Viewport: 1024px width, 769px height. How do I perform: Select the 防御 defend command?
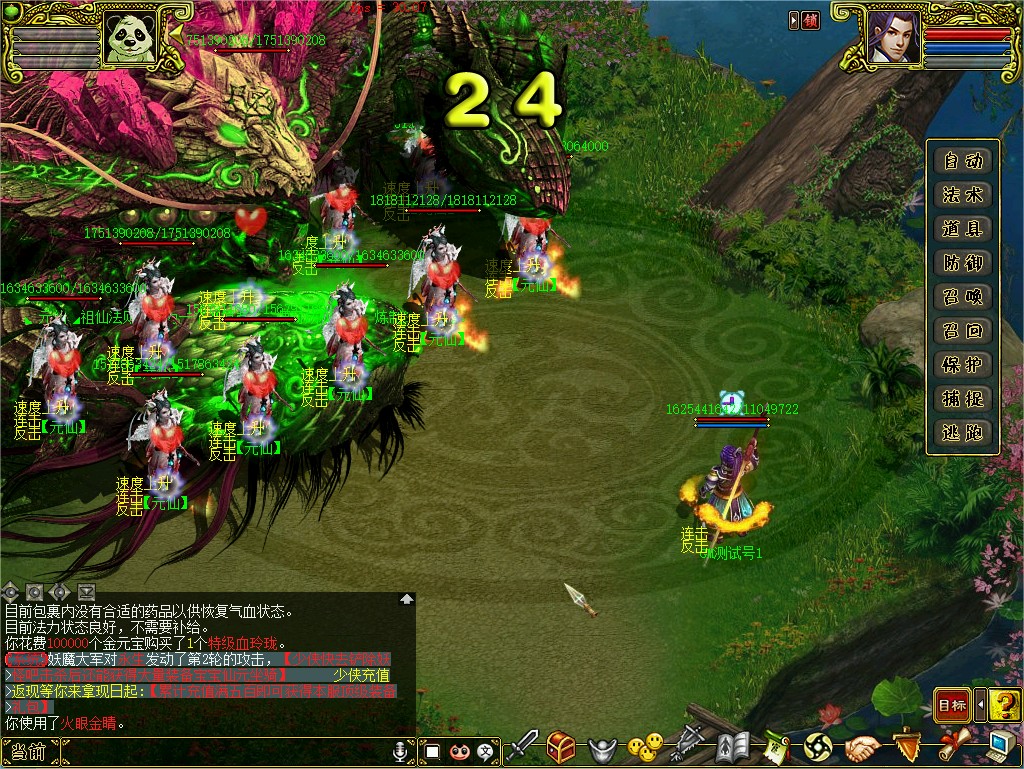coord(962,263)
